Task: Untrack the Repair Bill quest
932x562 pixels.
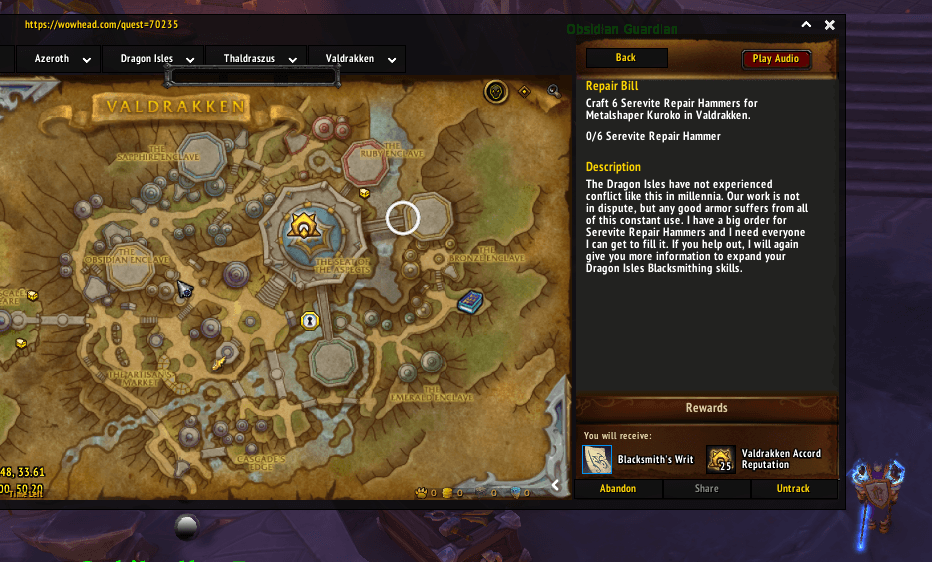Action: (x=793, y=489)
